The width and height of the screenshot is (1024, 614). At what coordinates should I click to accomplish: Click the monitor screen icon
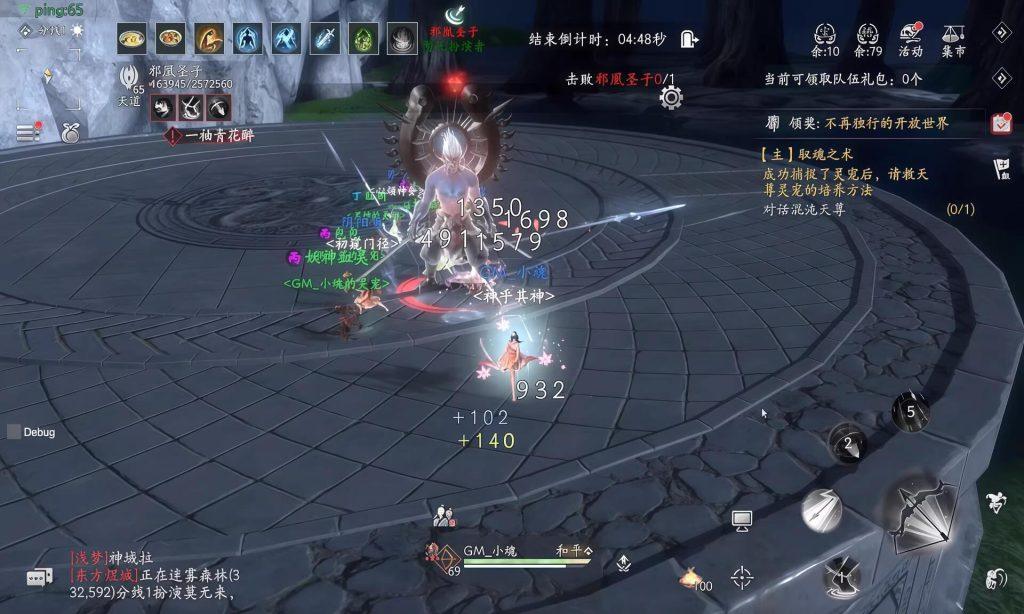point(741,520)
